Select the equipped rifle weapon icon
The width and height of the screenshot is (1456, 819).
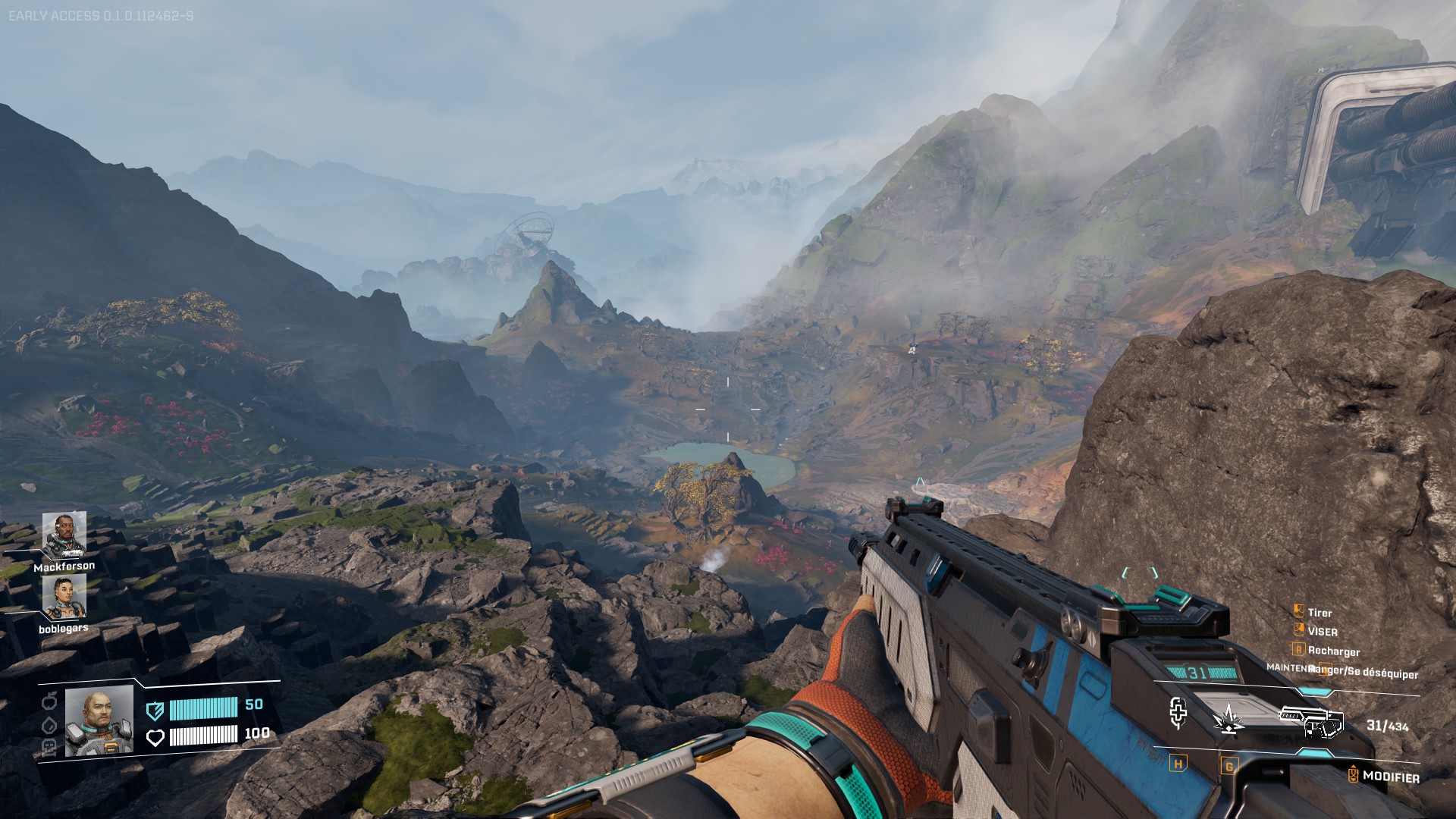point(1312,721)
